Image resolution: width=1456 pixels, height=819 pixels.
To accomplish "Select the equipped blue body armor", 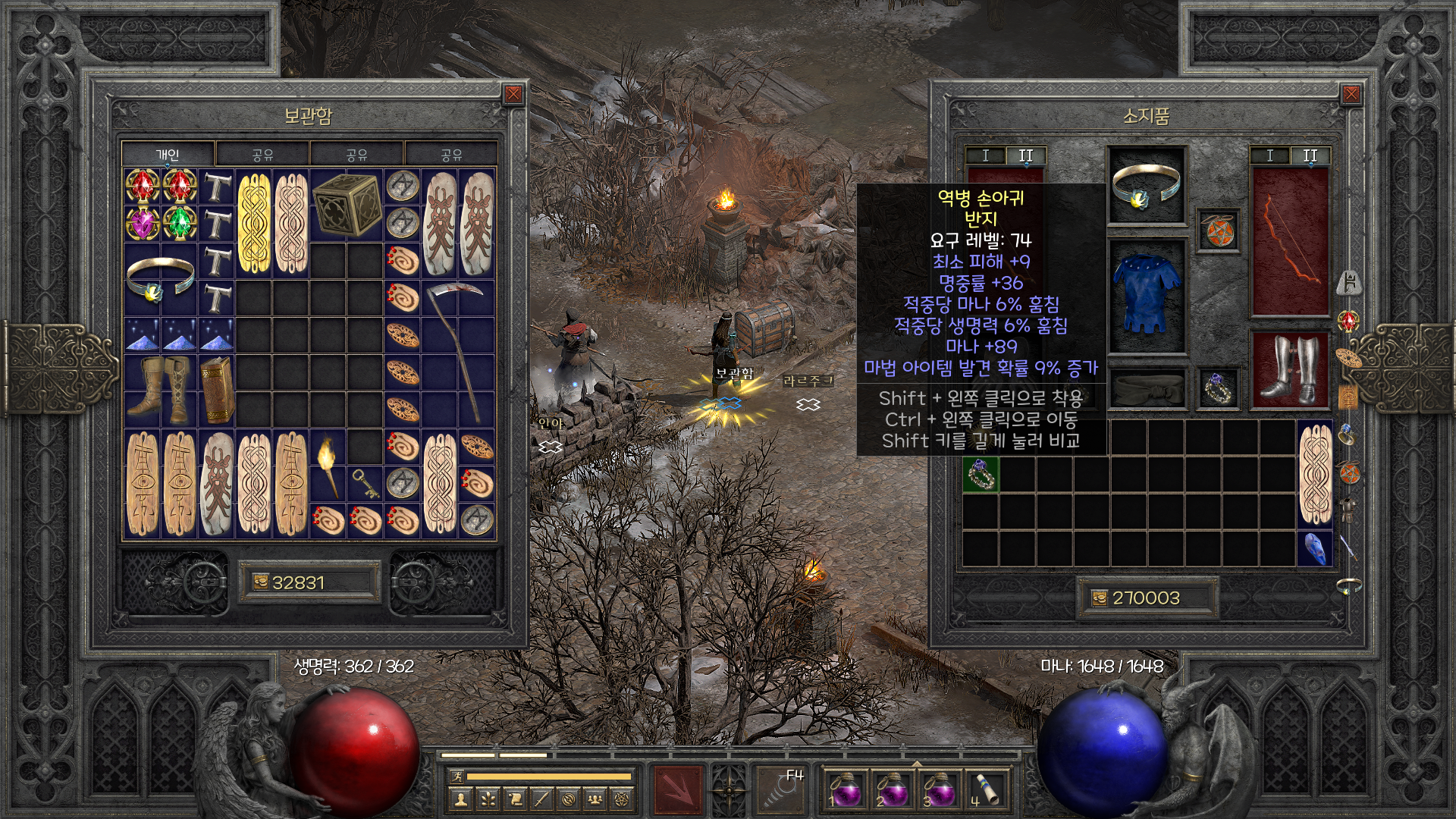I will click(x=1147, y=296).
